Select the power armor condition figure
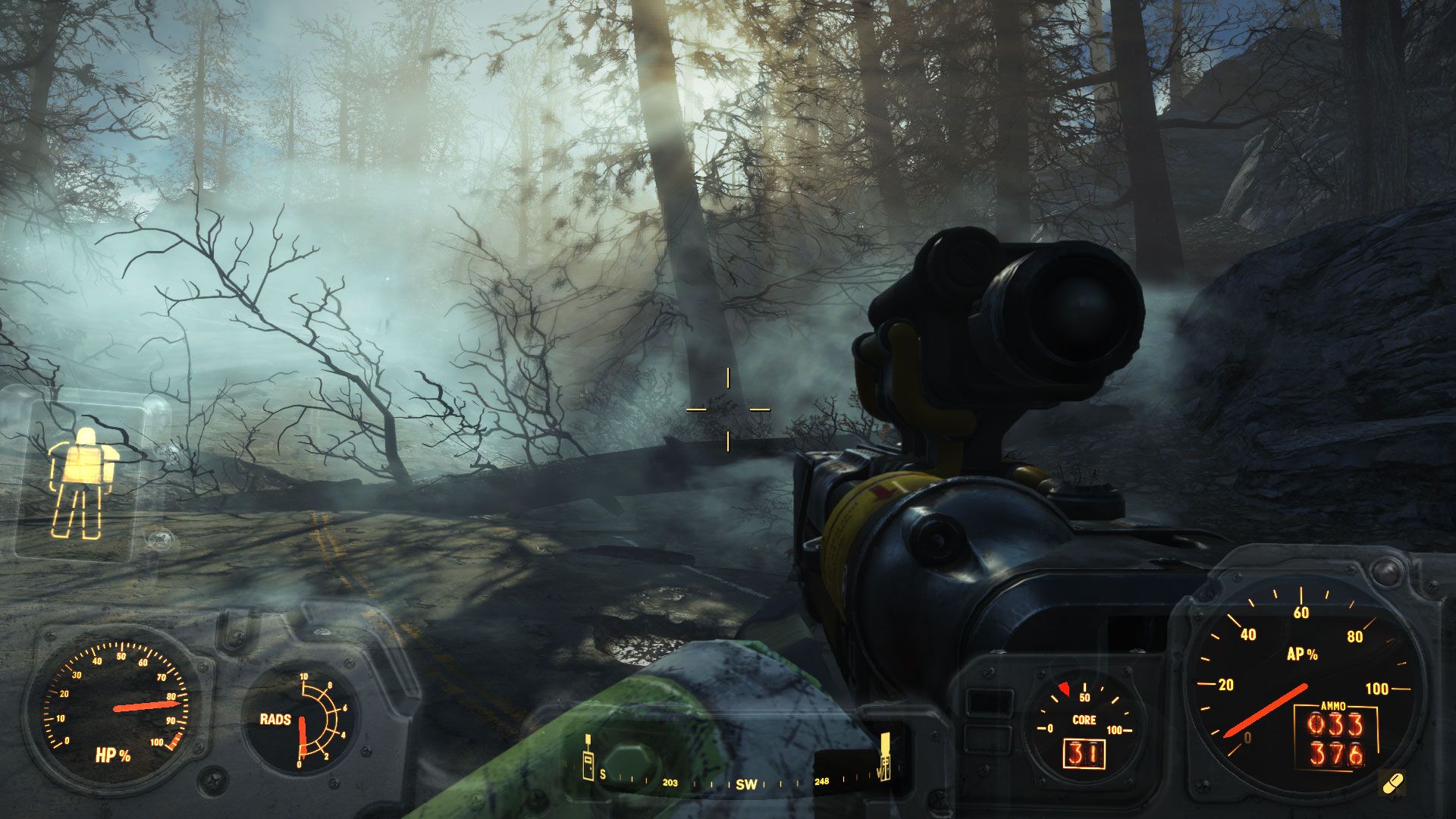The image size is (1456, 819). coord(83,482)
